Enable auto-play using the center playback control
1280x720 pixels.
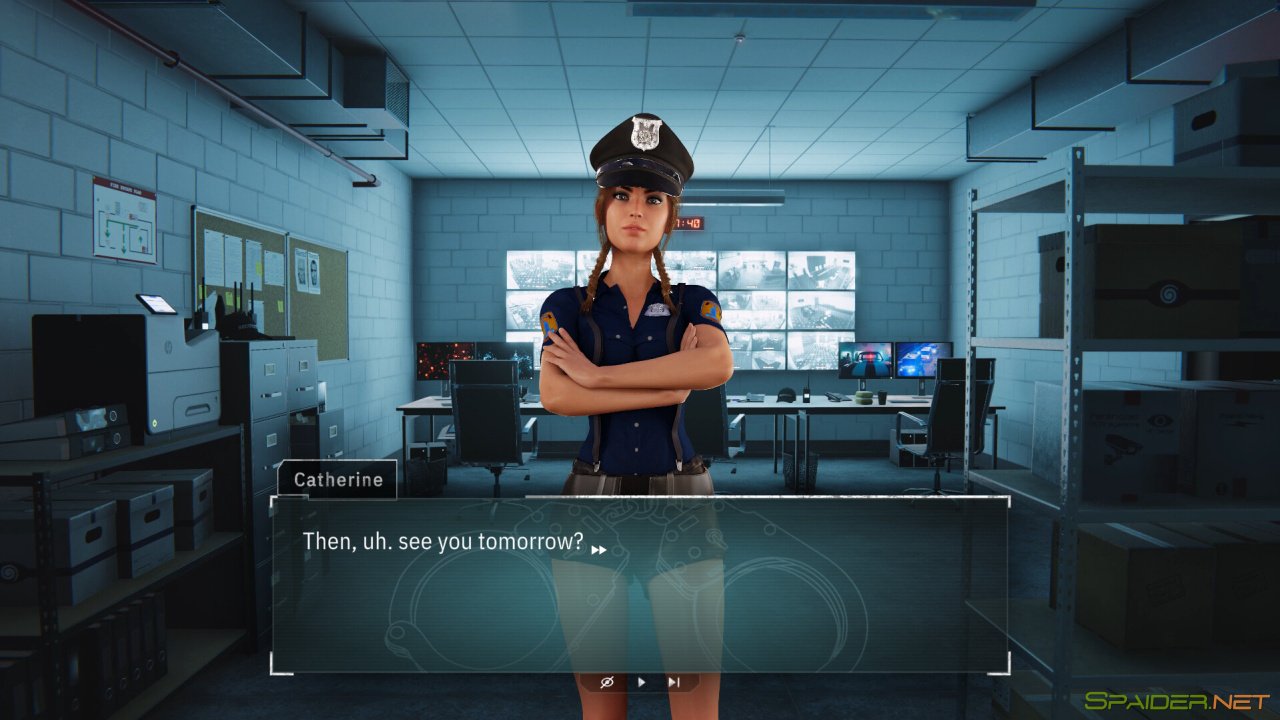pyautogui.click(x=641, y=682)
